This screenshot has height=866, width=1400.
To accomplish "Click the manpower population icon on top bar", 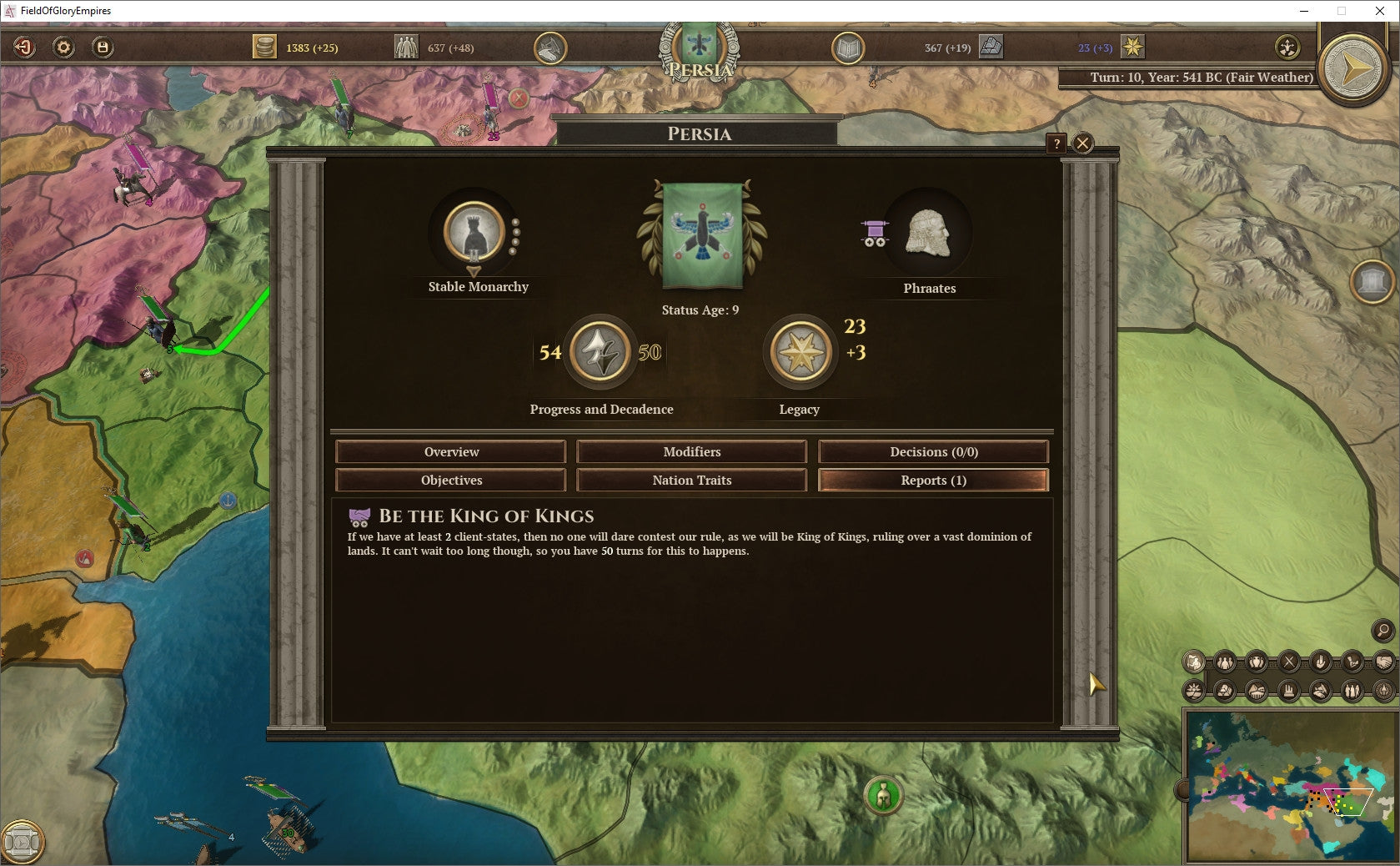I will coord(406,47).
